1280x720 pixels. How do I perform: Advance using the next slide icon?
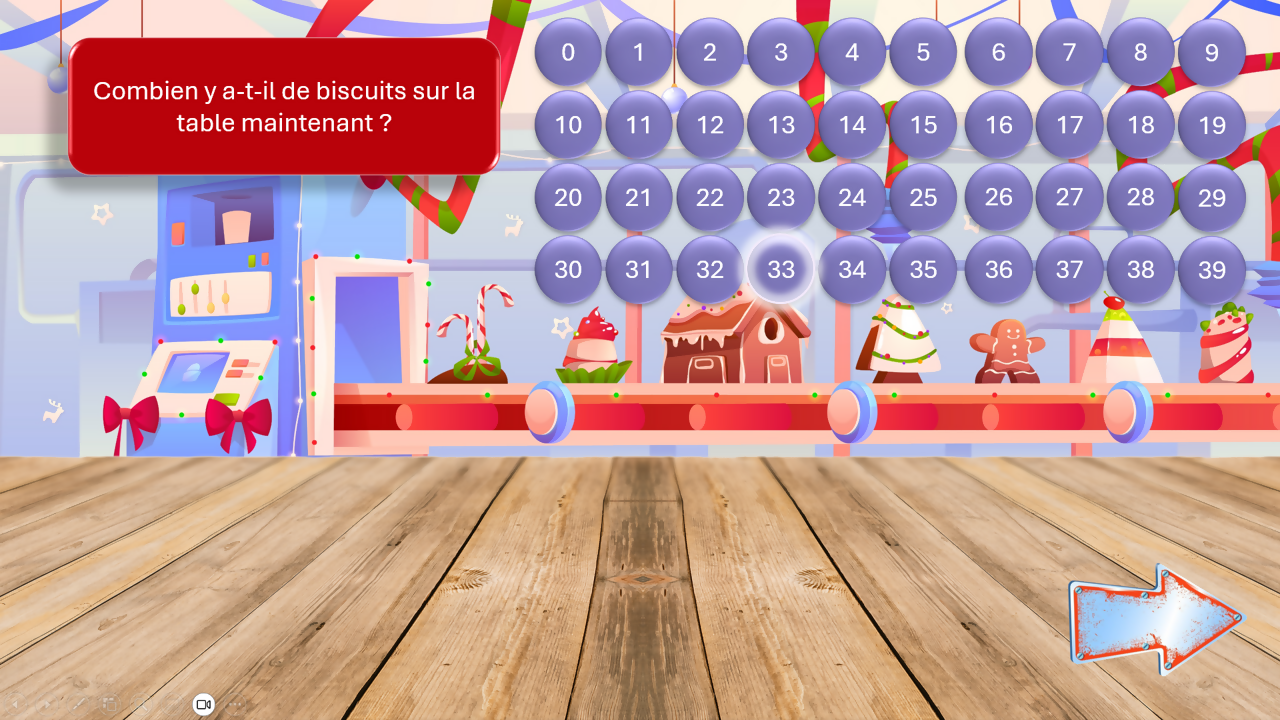(x=46, y=704)
